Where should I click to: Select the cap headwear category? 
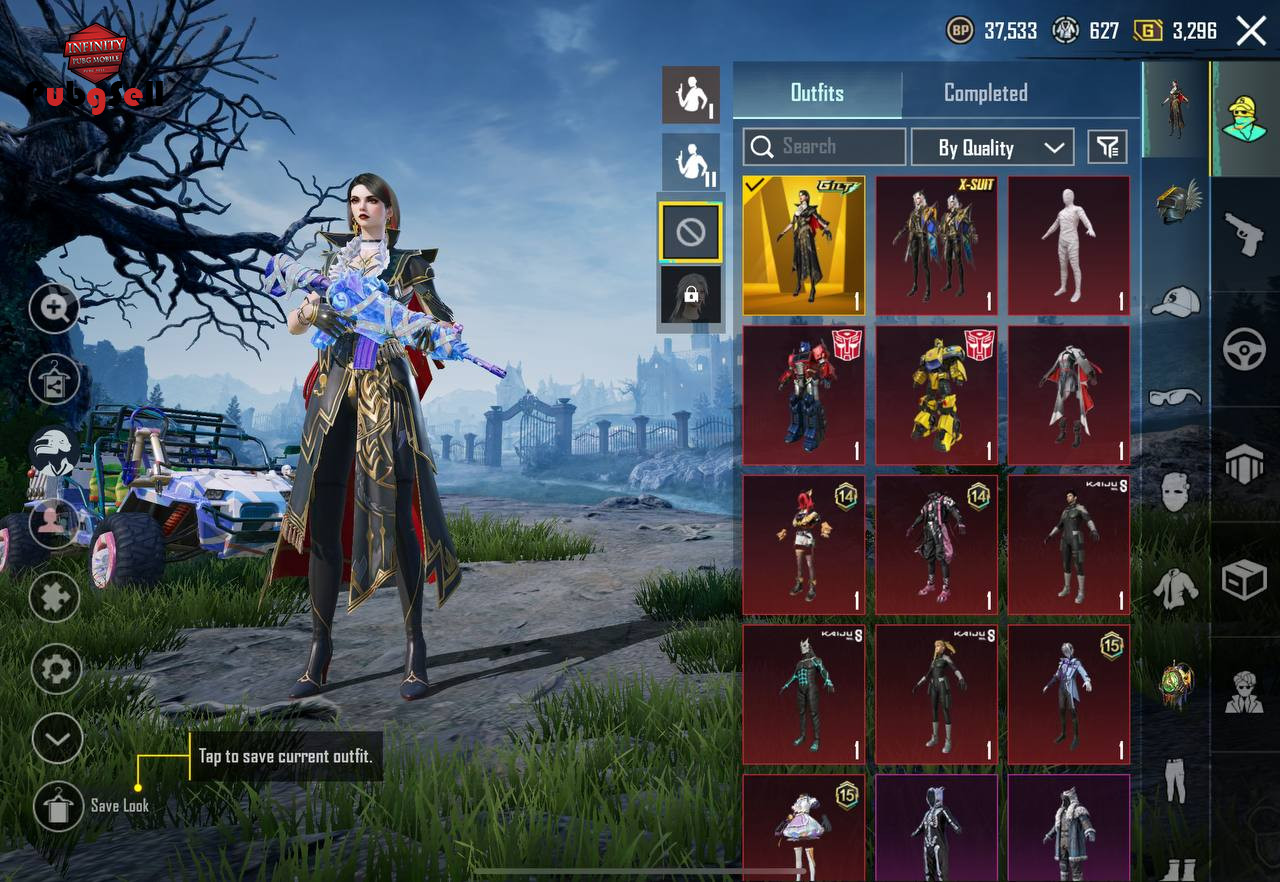(x=1175, y=301)
